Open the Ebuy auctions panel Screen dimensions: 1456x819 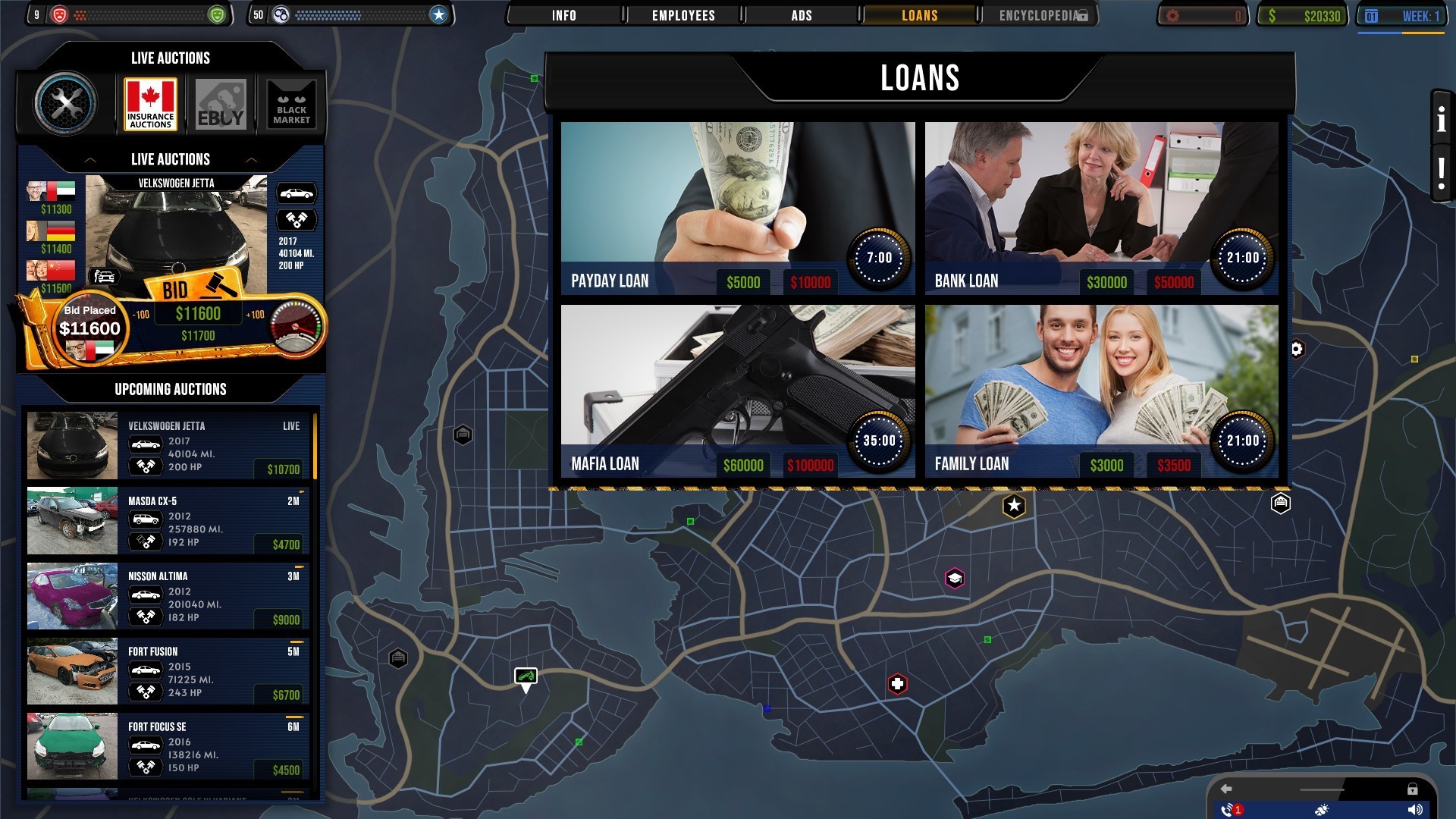point(220,104)
